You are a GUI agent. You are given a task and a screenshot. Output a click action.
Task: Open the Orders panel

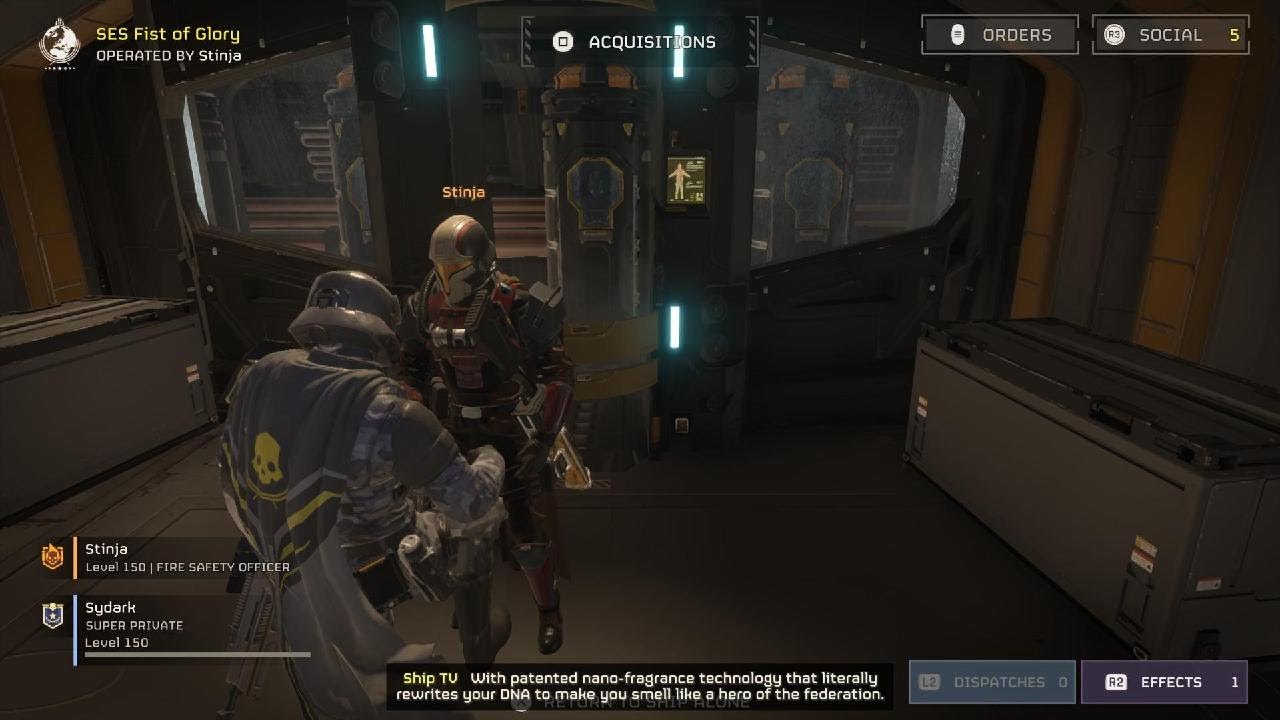tap(1000, 35)
